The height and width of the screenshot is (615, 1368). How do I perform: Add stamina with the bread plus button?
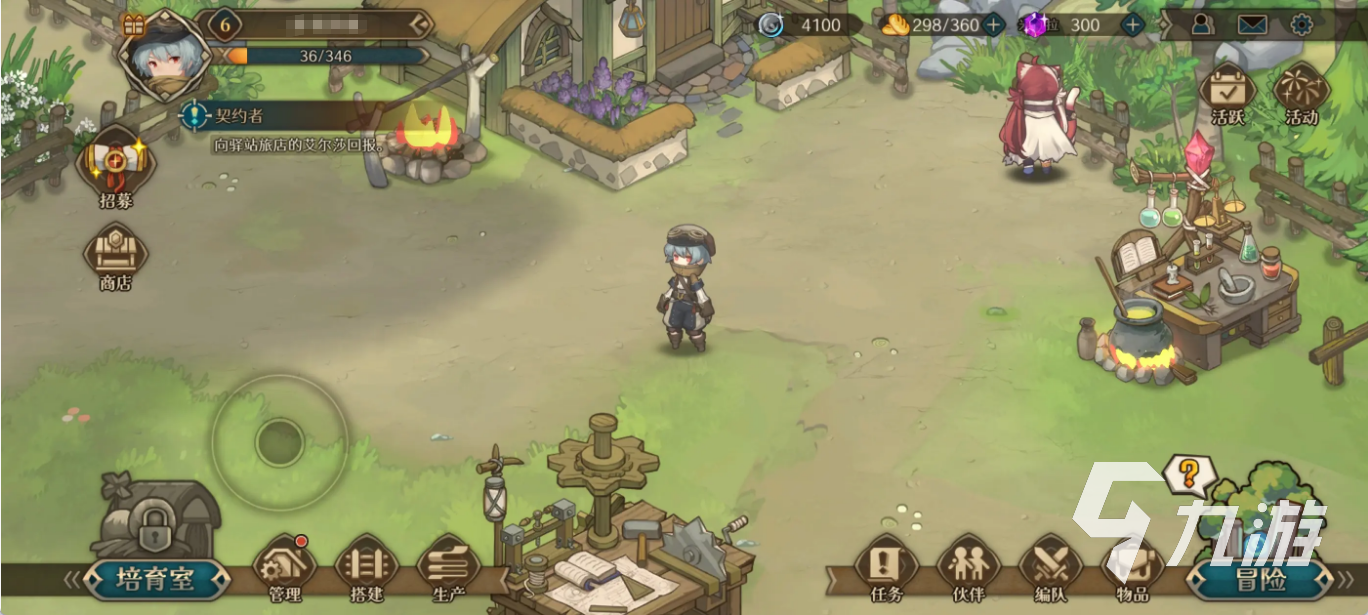click(993, 25)
